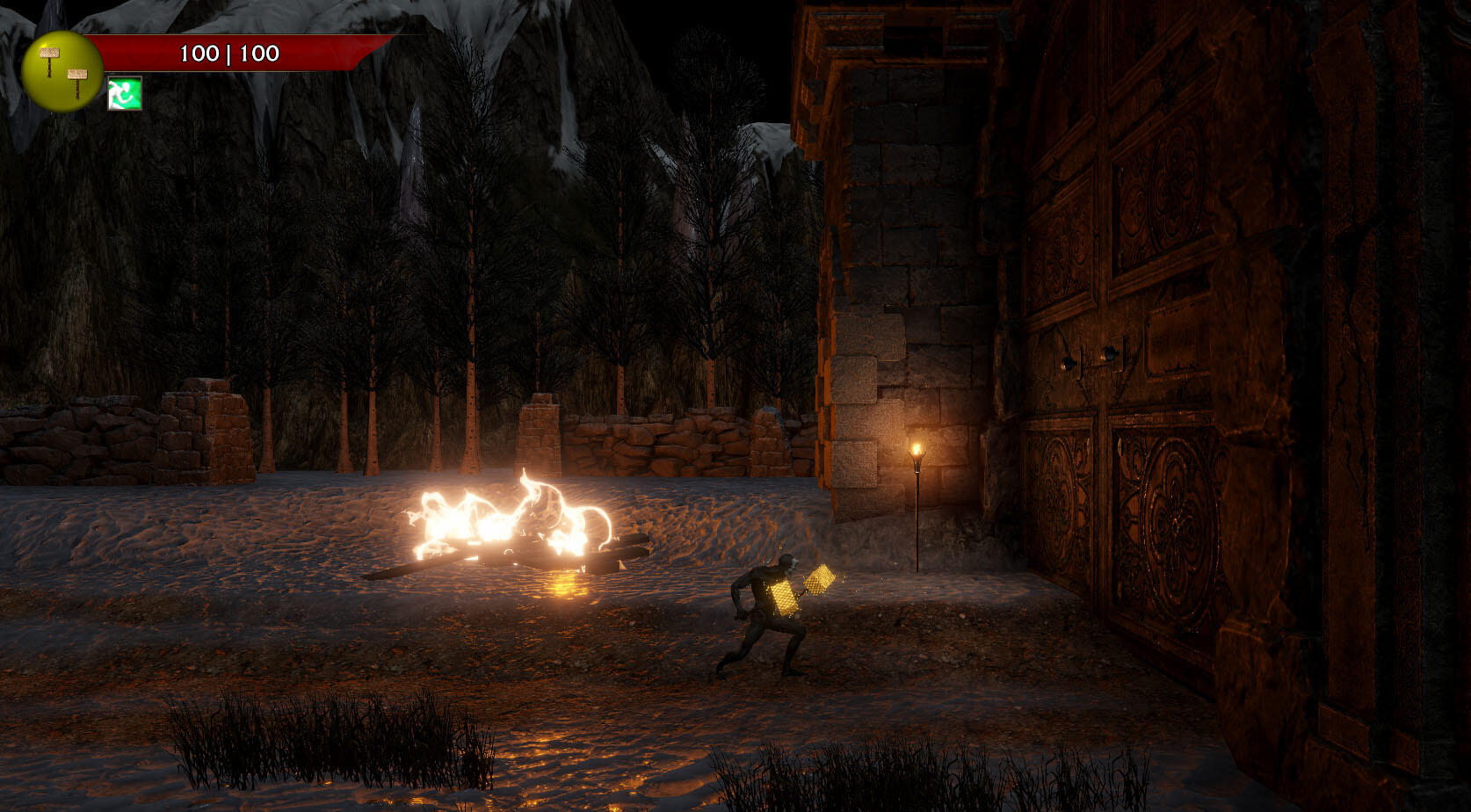The width and height of the screenshot is (1471, 812).
Task: Toggle the green sprint ability active state
Action: [x=124, y=94]
